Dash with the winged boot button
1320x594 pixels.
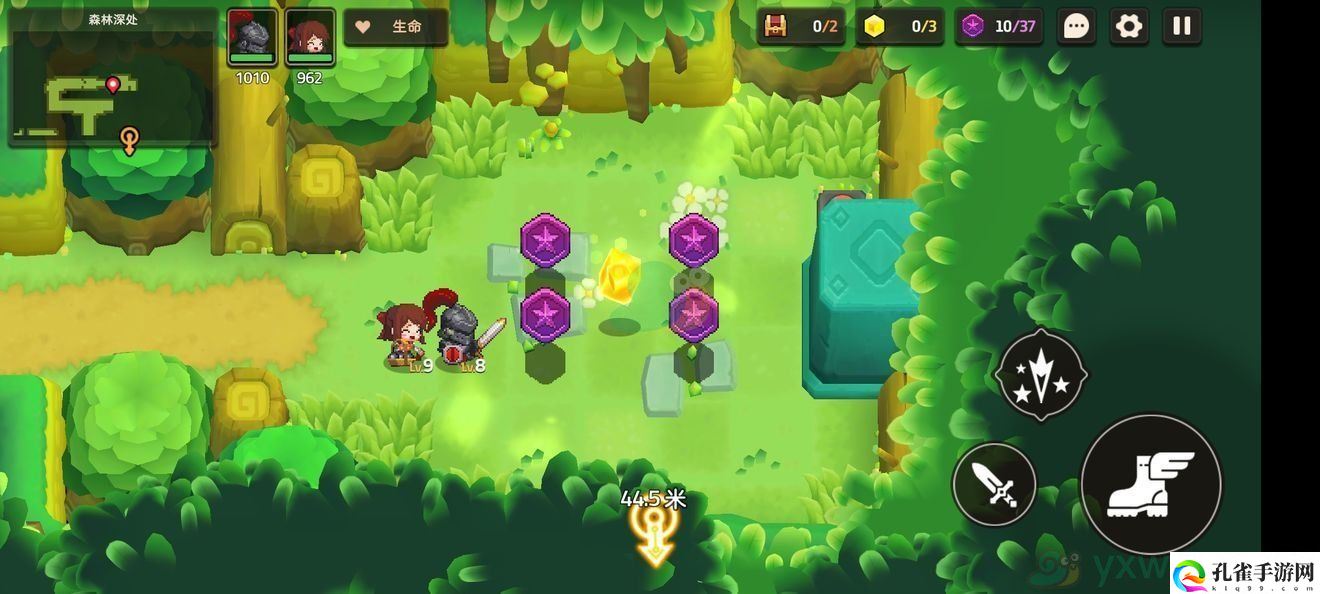pos(1151,484)
